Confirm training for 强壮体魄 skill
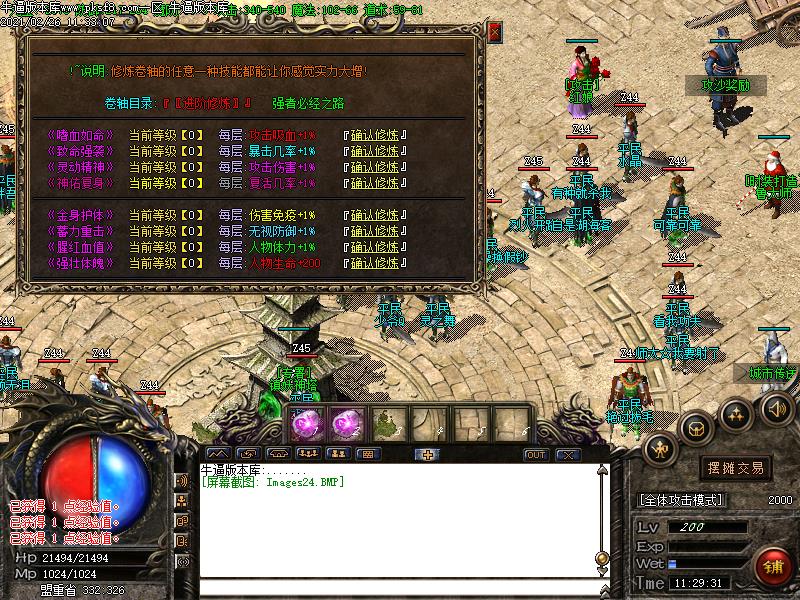This screenshot has height=600, width=800. point(374,263)
